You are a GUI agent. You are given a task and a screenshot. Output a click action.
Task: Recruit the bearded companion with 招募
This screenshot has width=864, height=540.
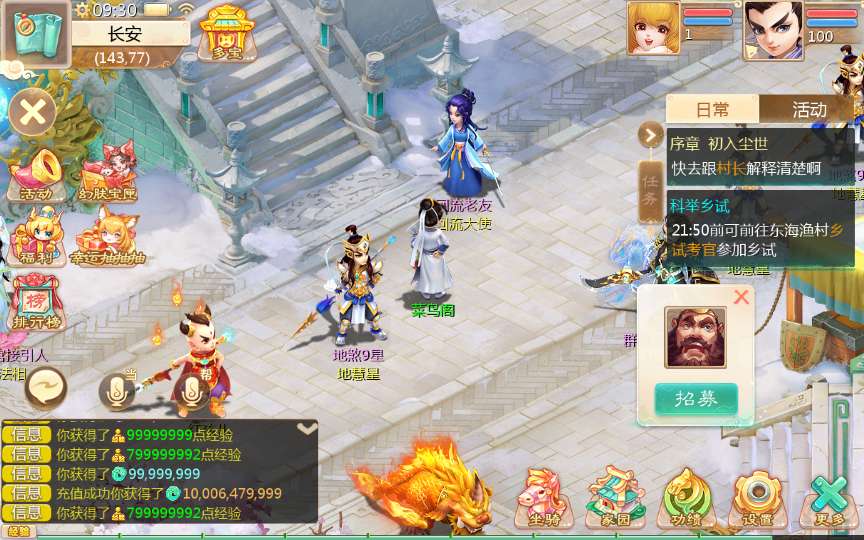point(696,398)
